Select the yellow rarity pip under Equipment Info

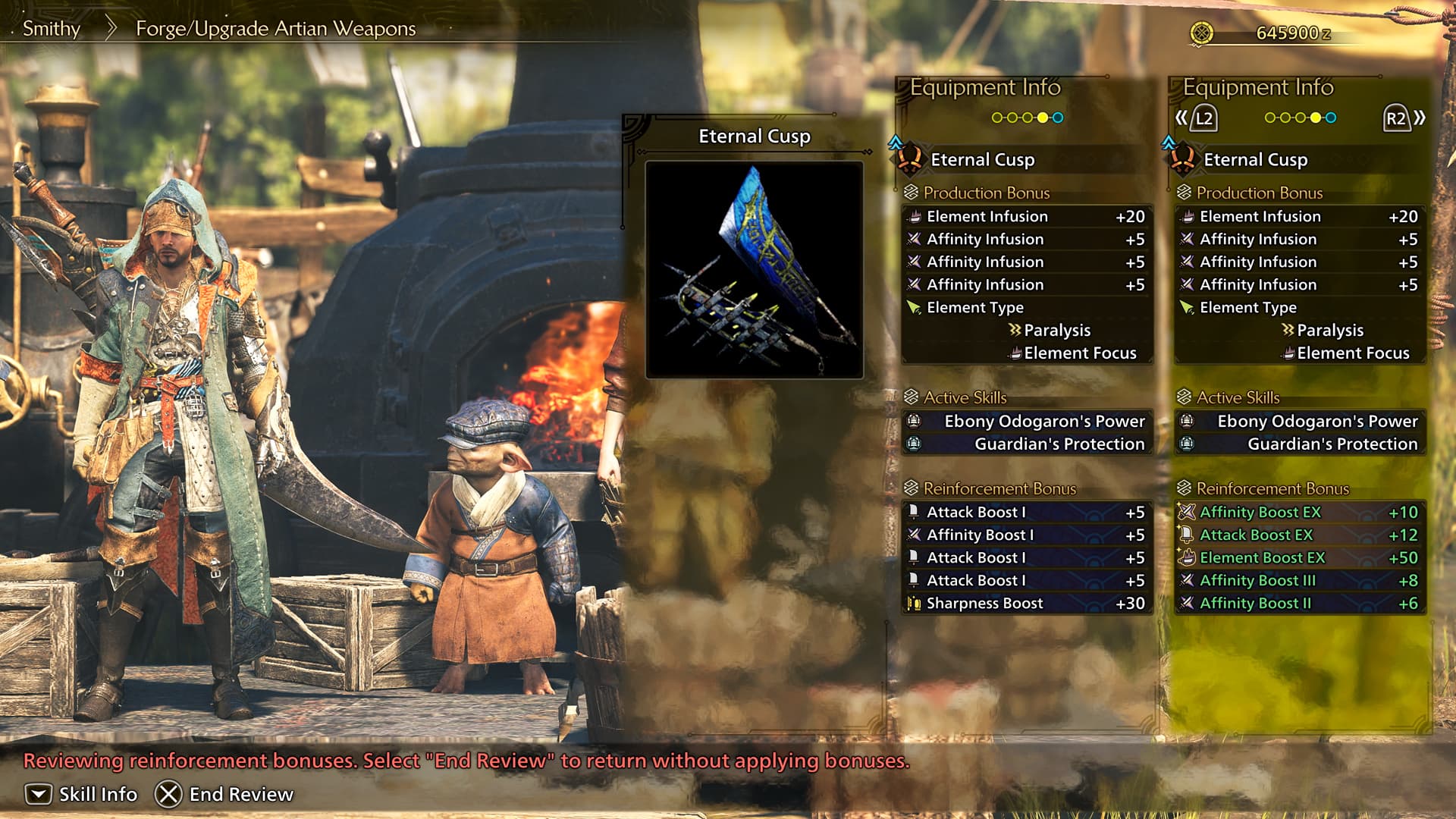tap(1043, 118)
